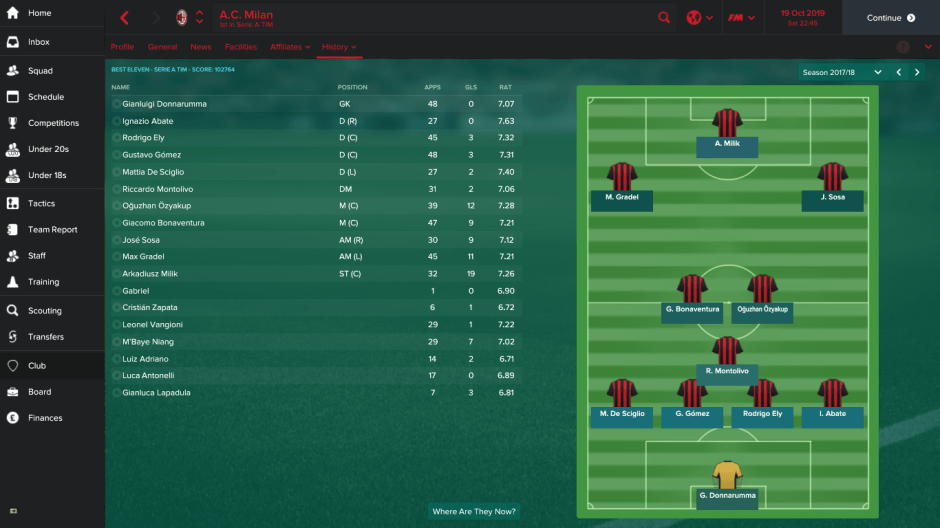Go to the Squad screen
The width and height of the screenshot is (940, 528).
40,71
